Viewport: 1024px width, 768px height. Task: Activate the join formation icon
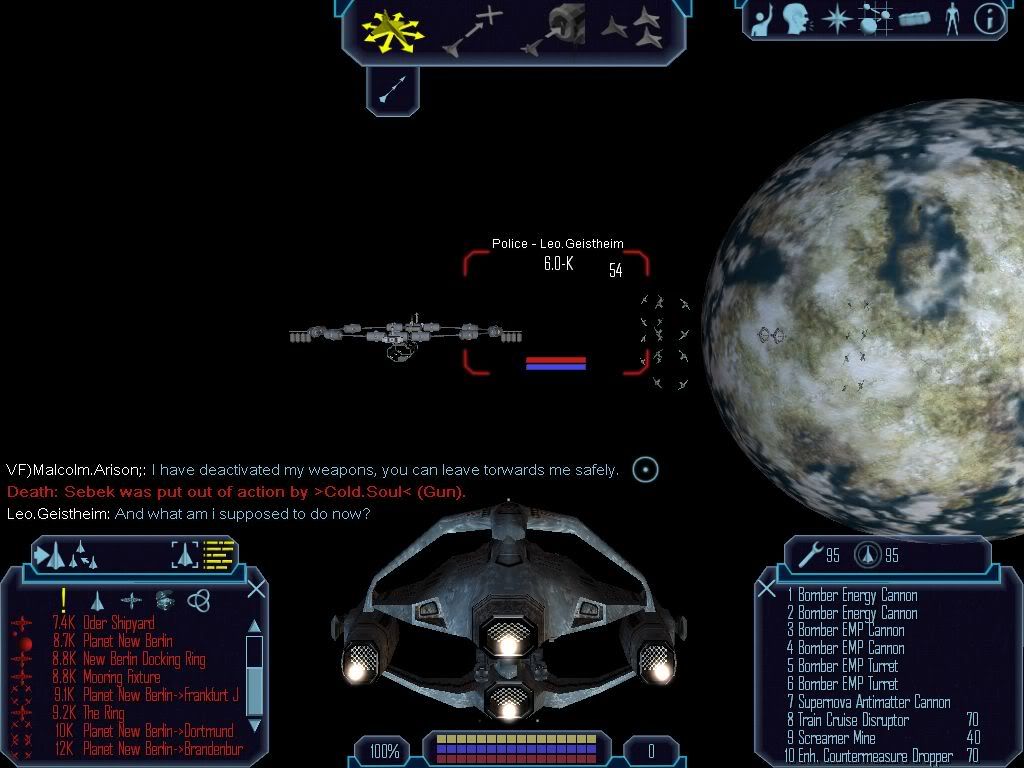coord(632,30)
